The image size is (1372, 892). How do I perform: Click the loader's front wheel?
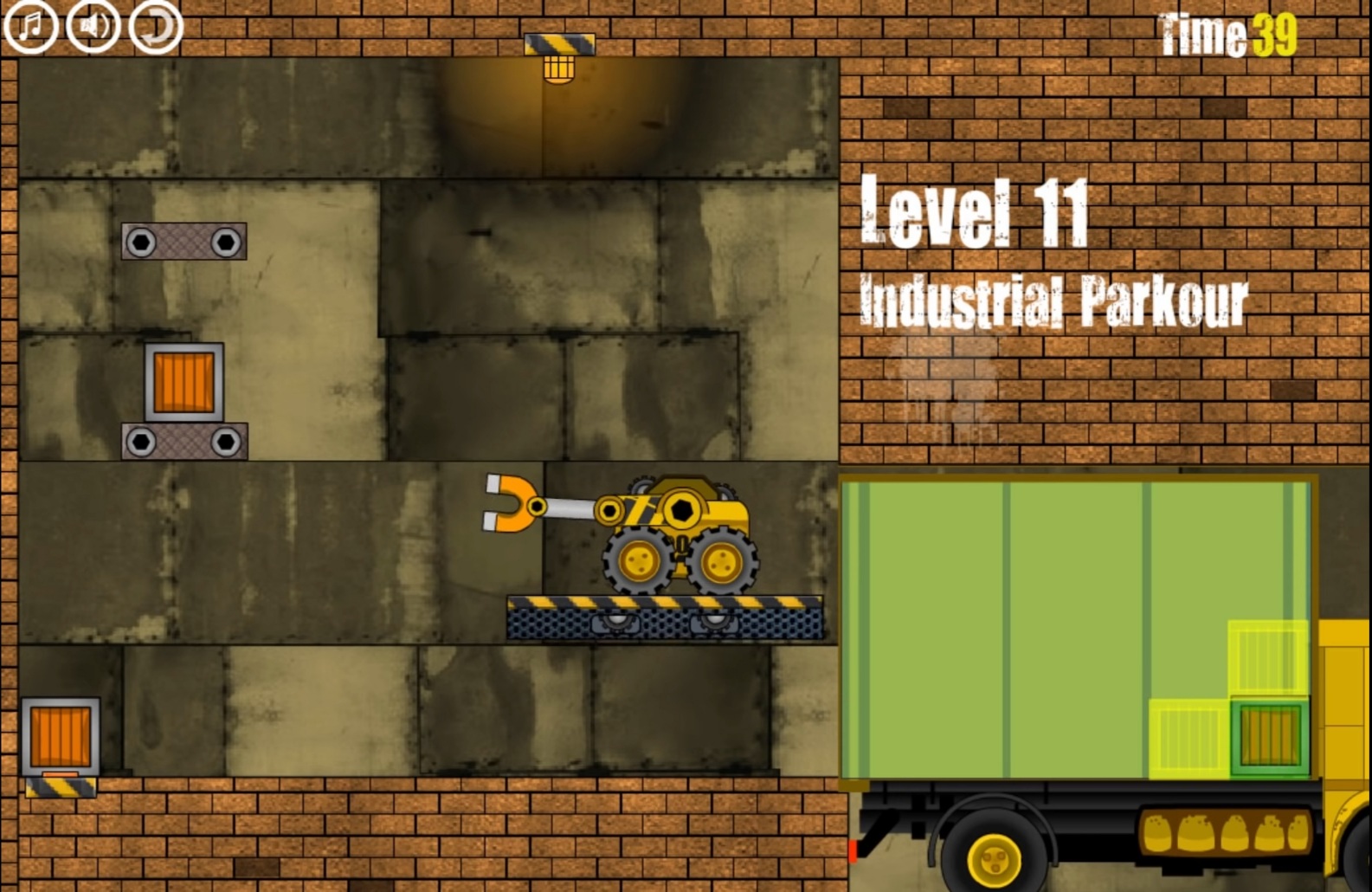(639, 559)
